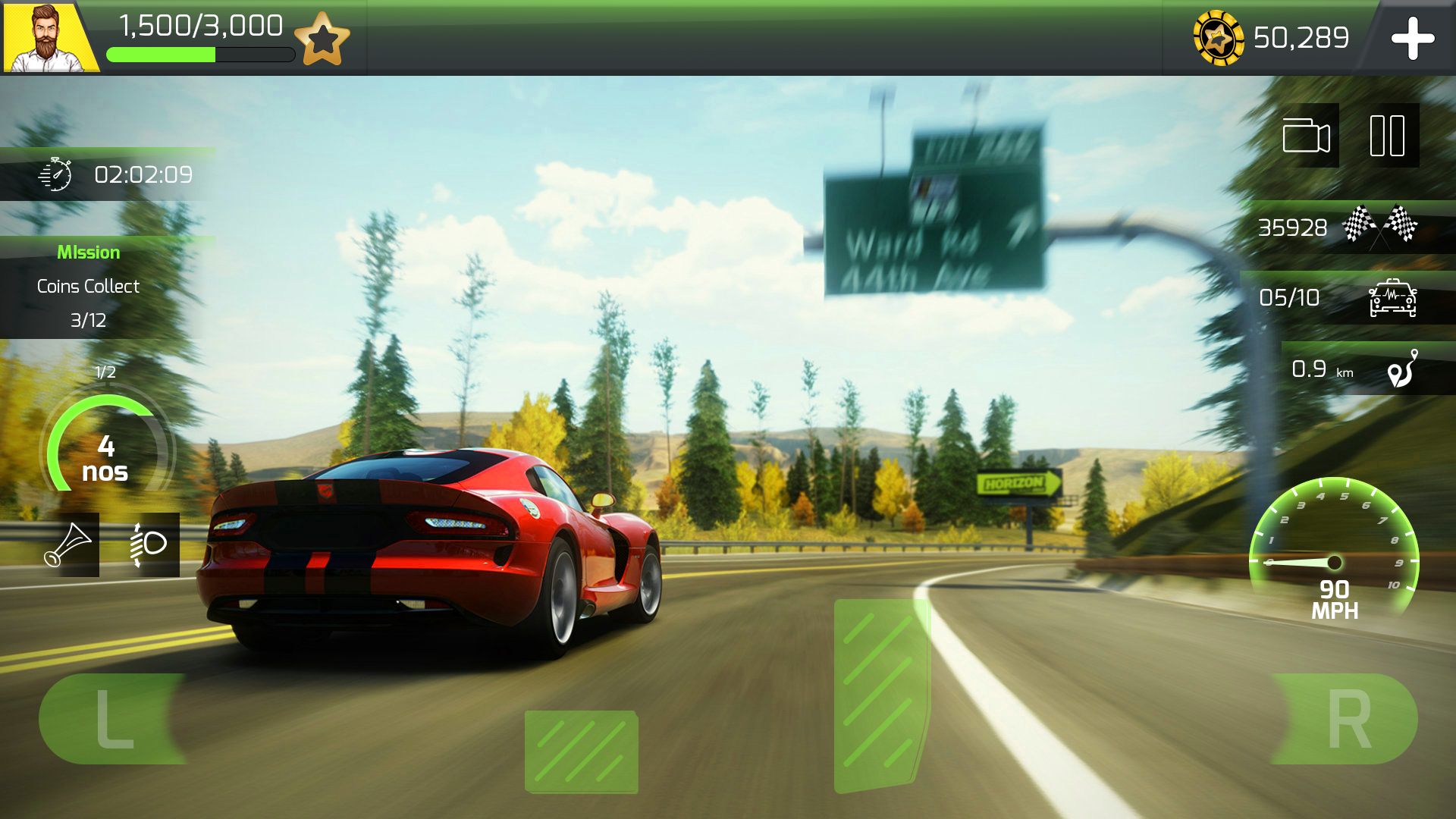Add more coins with the plus button
Viewport: 1456px width, 819px height.
1412,39
